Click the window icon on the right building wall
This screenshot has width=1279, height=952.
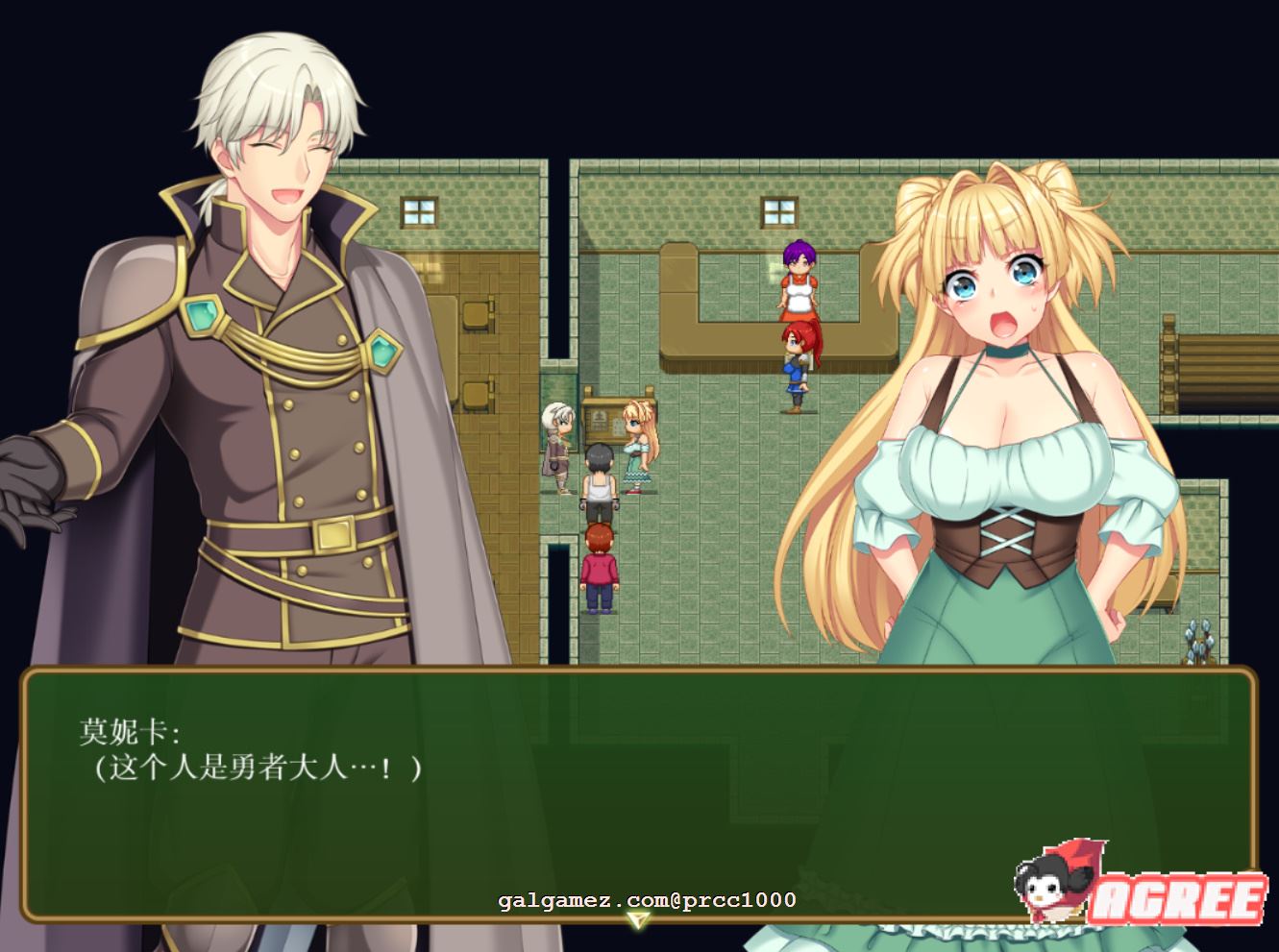(778, 211)
